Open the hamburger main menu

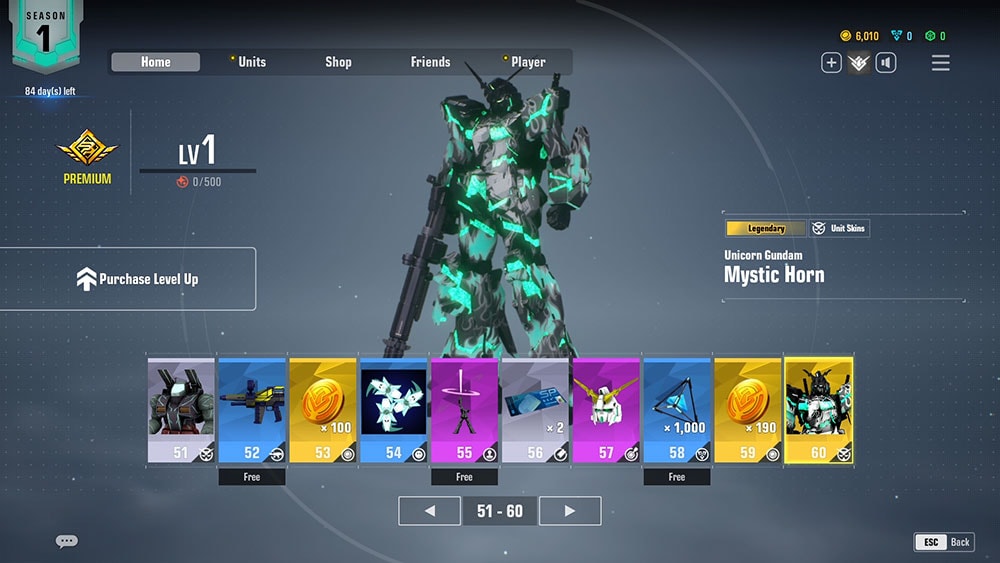(941, 63)
